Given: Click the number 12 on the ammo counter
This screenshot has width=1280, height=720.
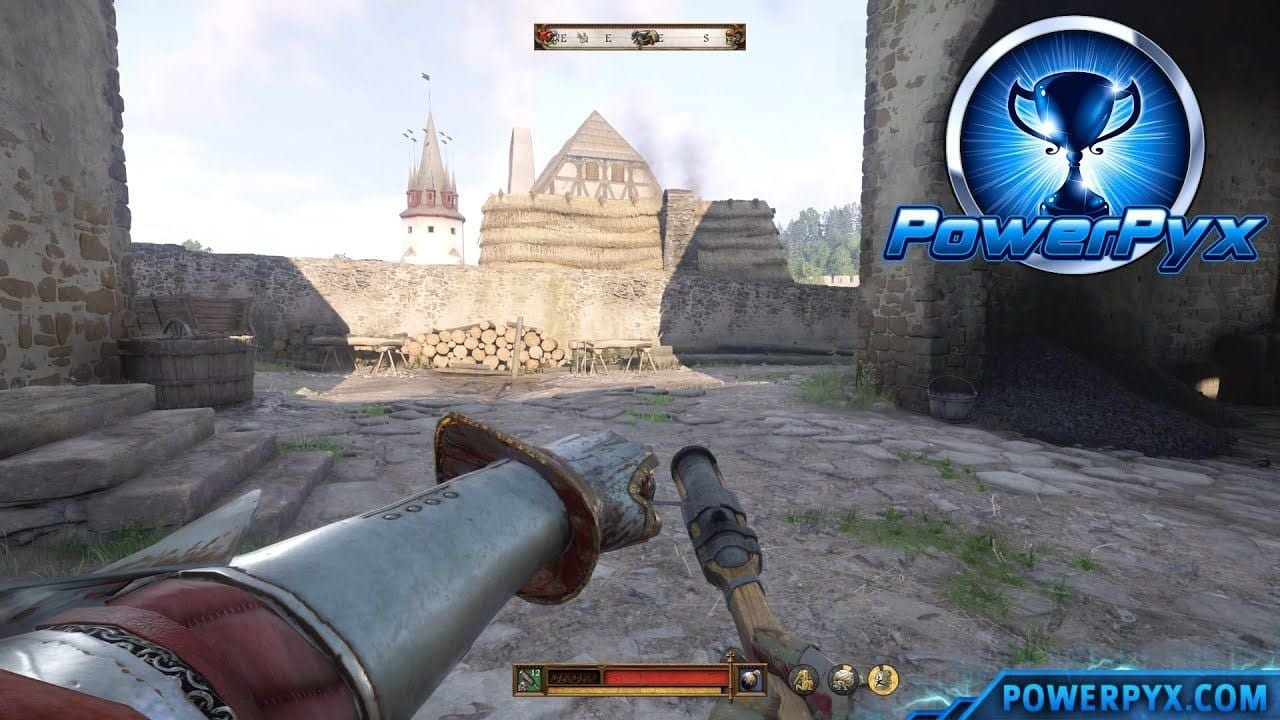Looking at the screenshot, I should point(535,672).
